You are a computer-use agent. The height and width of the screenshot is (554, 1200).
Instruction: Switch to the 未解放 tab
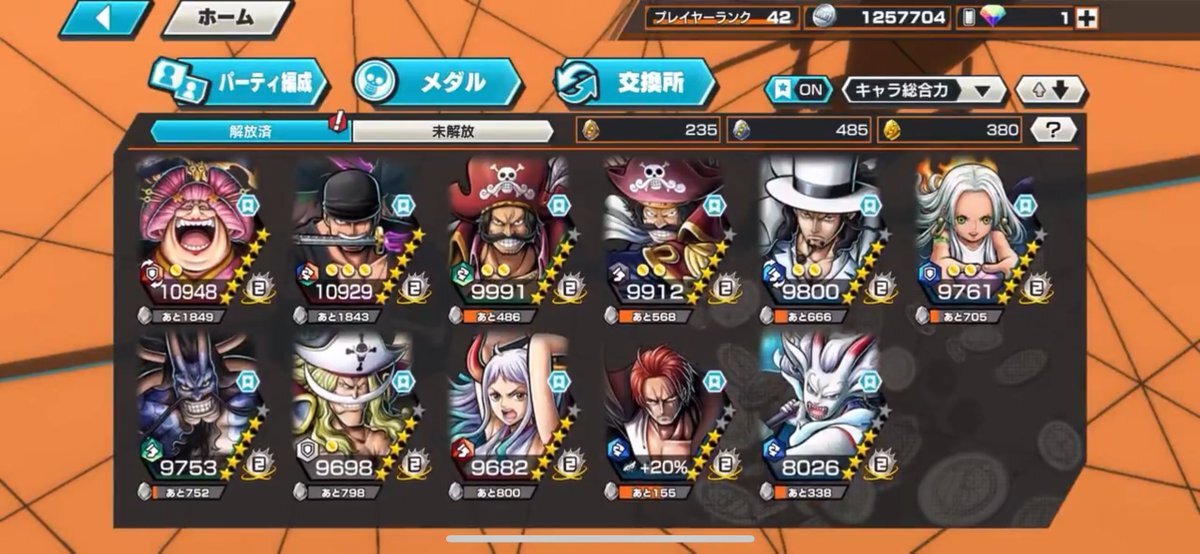pos(452,131)
